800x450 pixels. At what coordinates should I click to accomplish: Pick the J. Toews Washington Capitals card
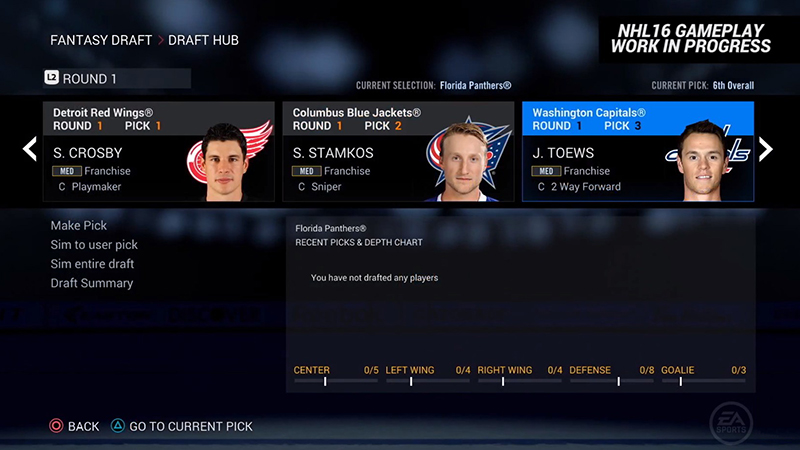[638, 152]
